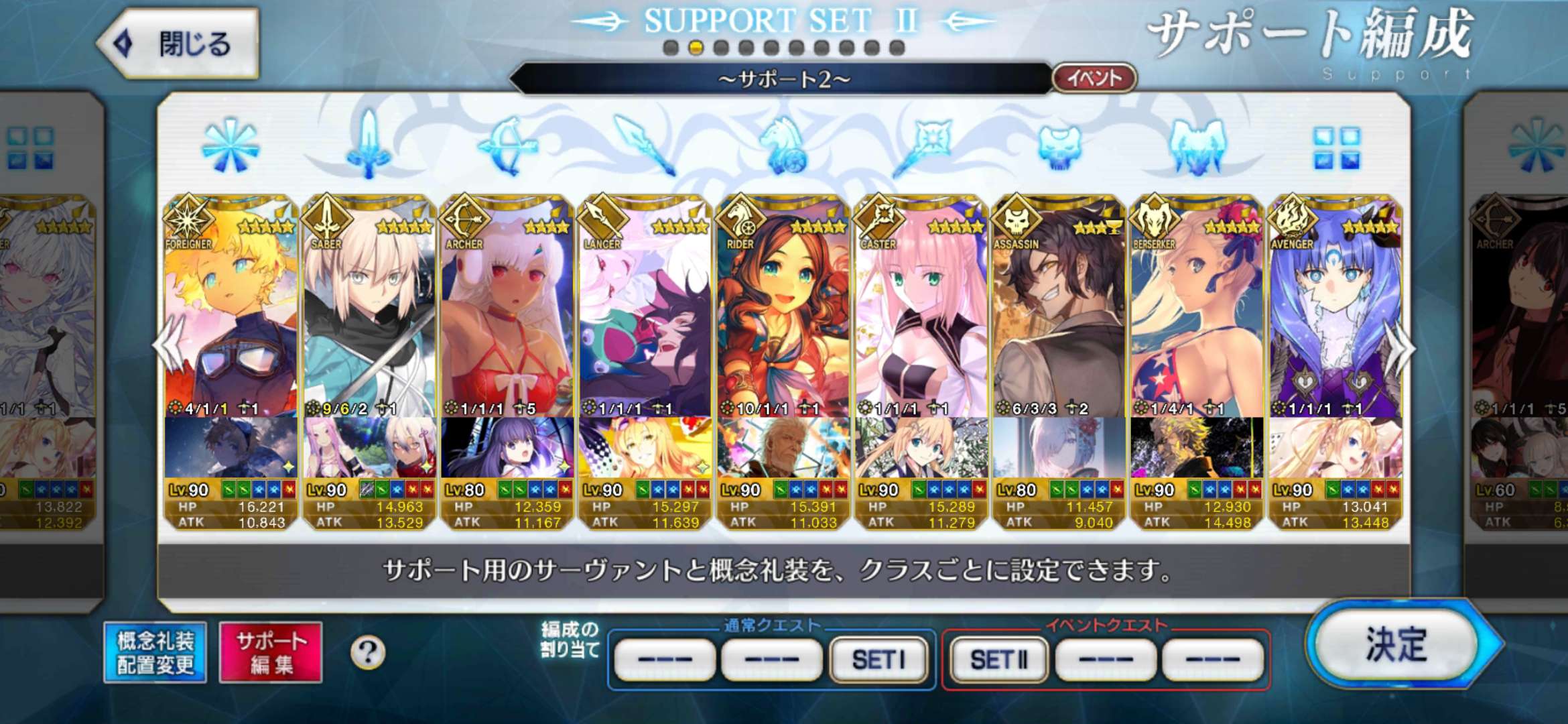1568x724 pixels.
Task: Open the サポート編集 support edit button
Action: click(x=271, y=652)
